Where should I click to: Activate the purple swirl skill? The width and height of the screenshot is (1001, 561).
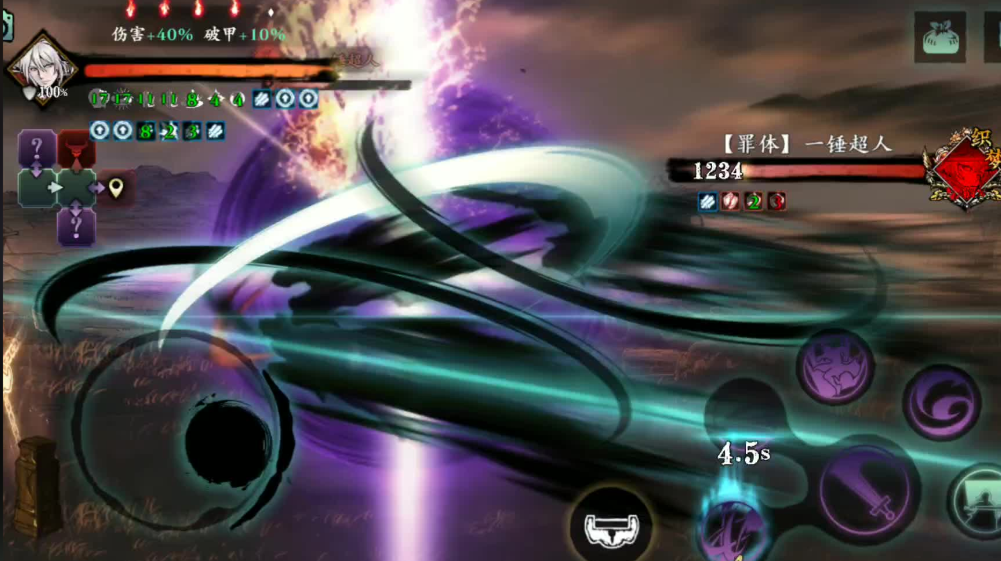coord(941,402)
